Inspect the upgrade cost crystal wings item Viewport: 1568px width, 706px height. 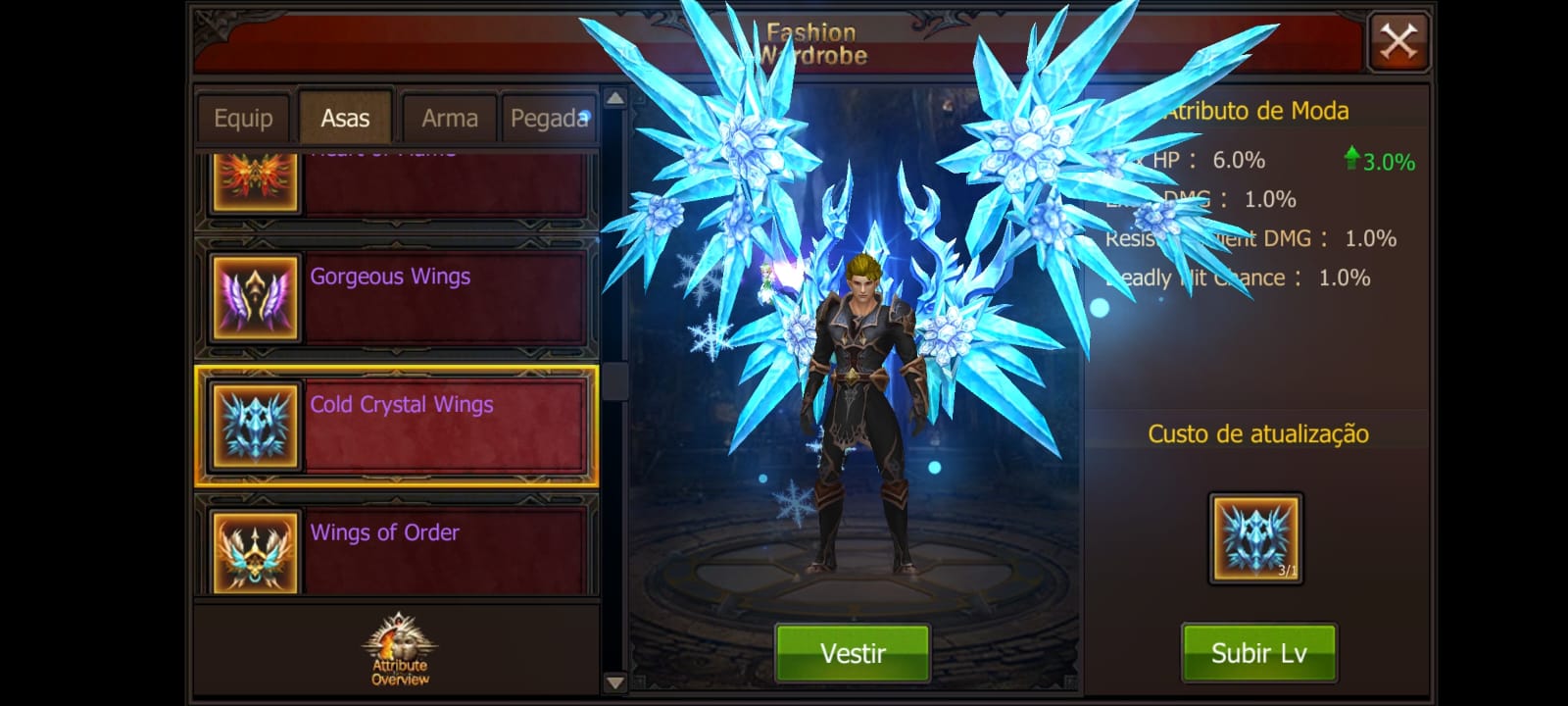coord(1255,538)
